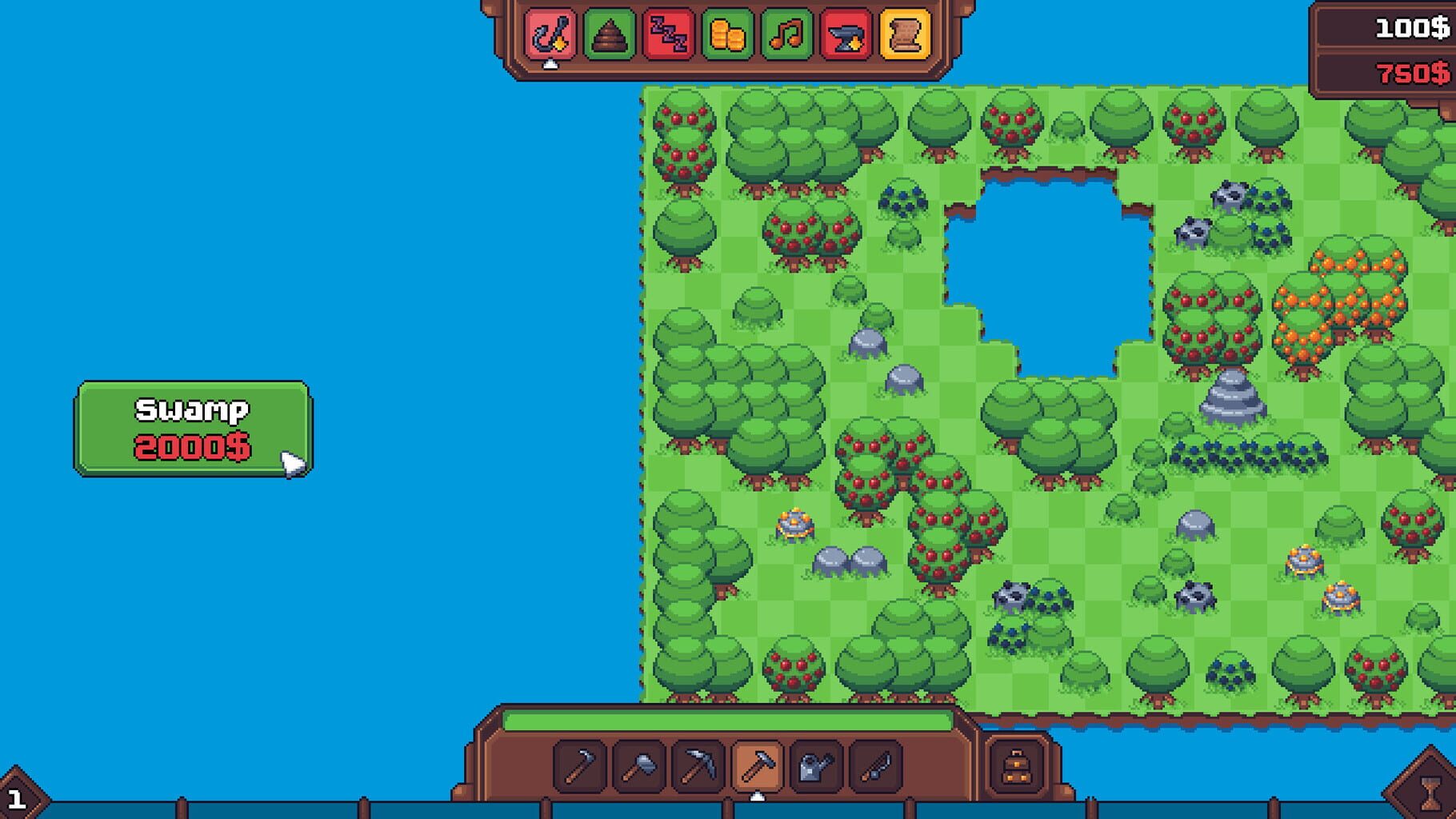Toggle the Zzz sleep option
The image size is (1456, 819).
pos(670,34)
